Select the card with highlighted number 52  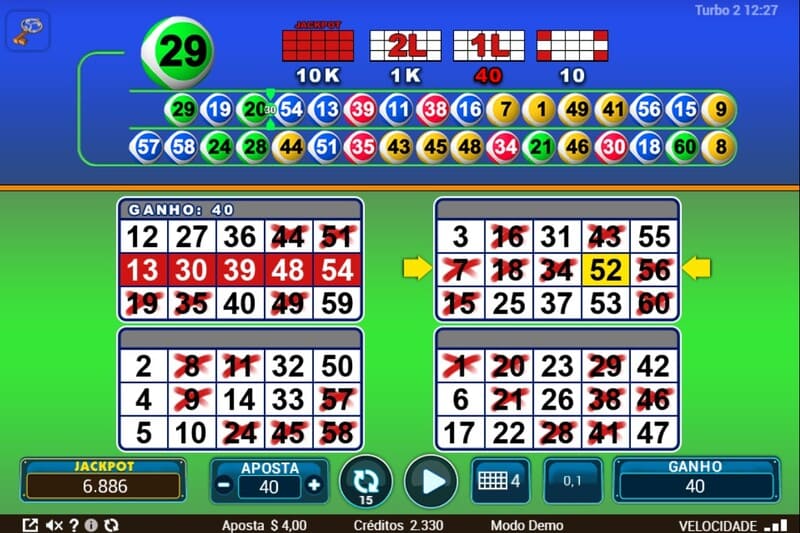click(557, 259)
